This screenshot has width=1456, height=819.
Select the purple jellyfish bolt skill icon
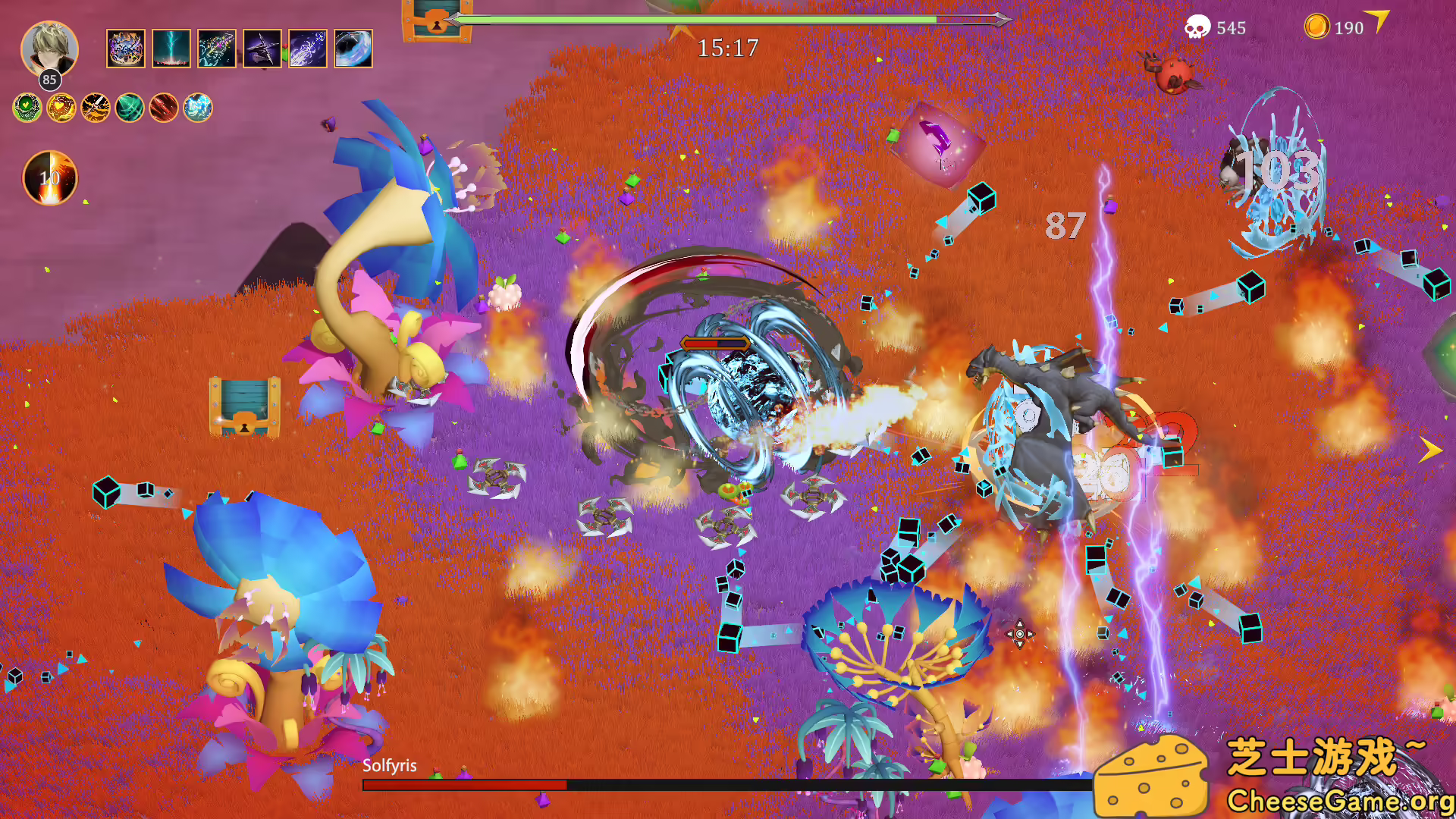pos(308,48)
